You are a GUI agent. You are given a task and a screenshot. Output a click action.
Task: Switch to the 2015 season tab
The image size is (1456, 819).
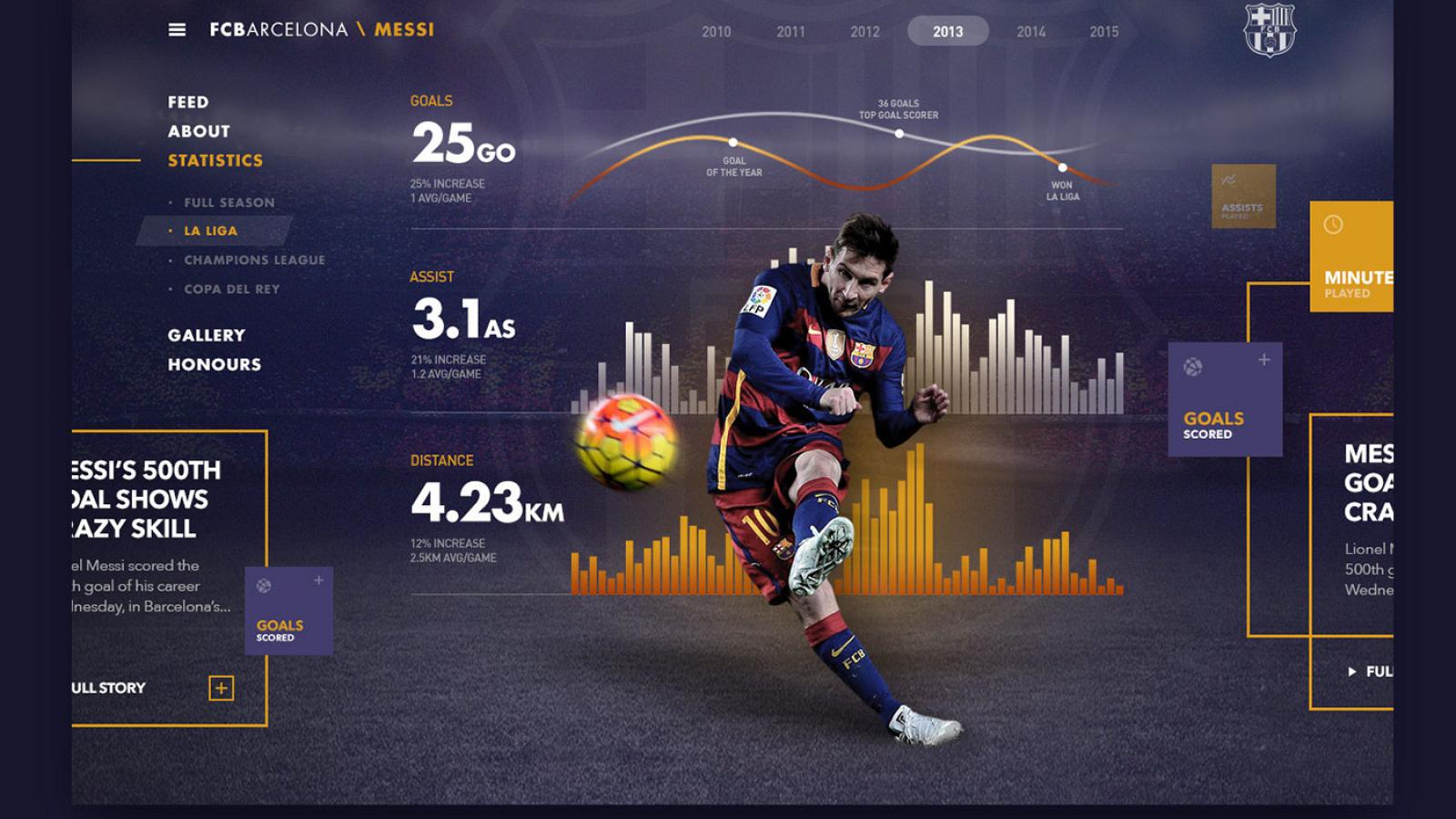click(x=1105, y=31)
